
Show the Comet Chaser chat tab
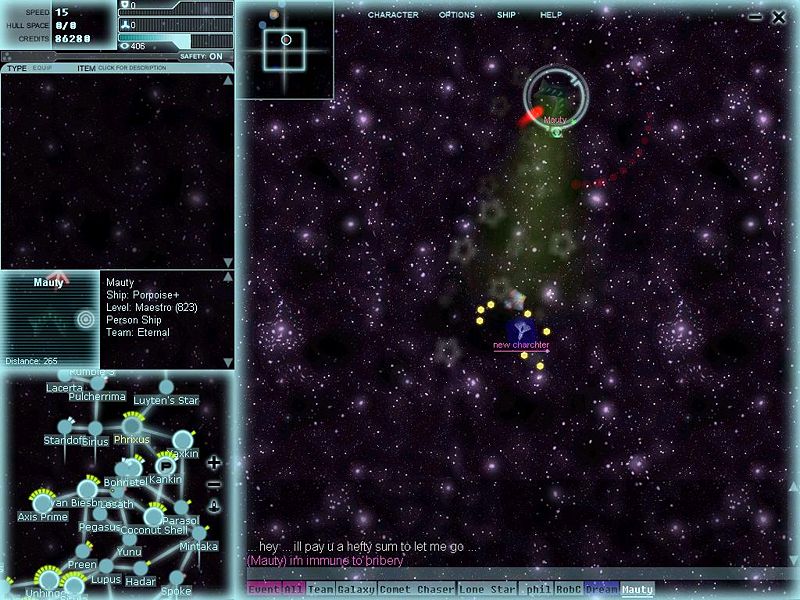coord(416,590)
